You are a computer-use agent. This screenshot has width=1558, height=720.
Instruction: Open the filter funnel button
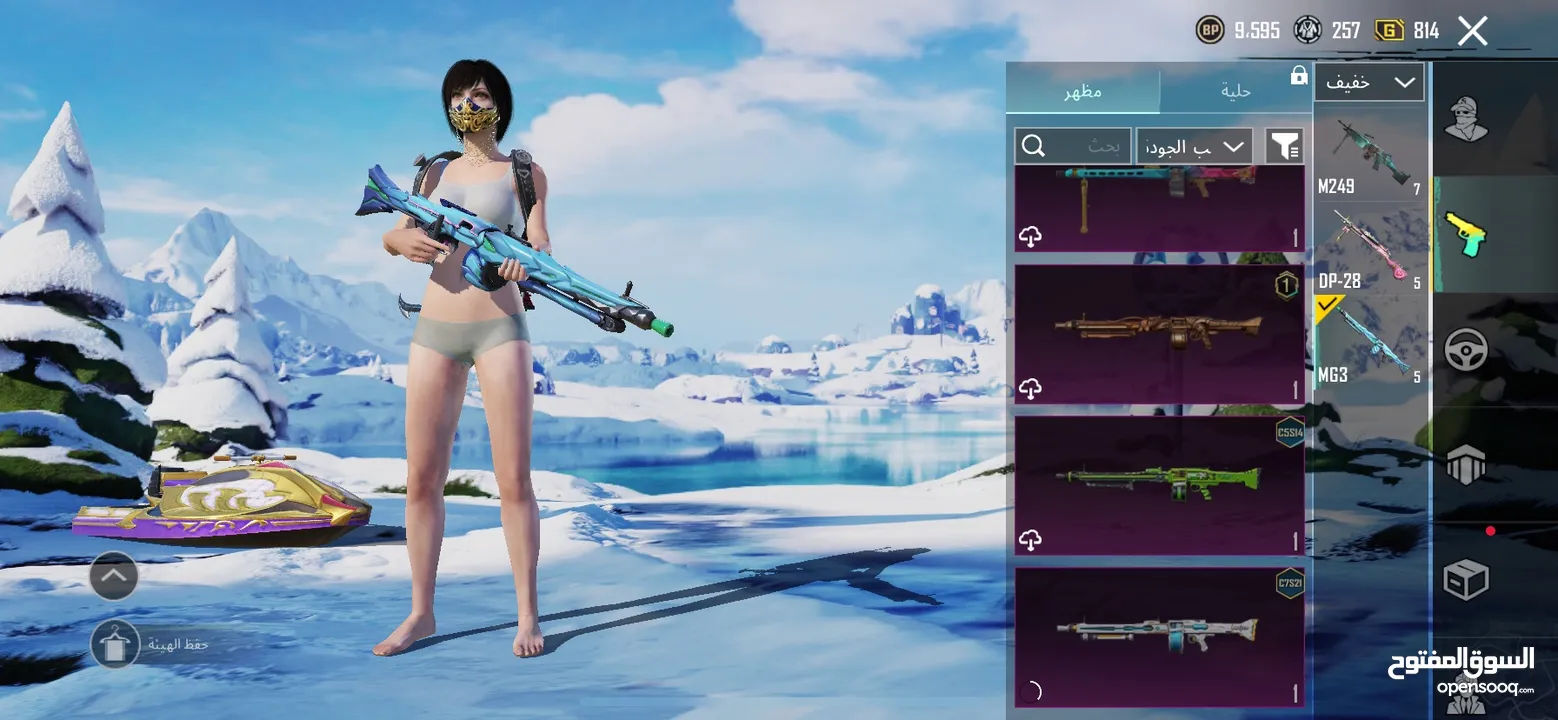coord(1284,147)
